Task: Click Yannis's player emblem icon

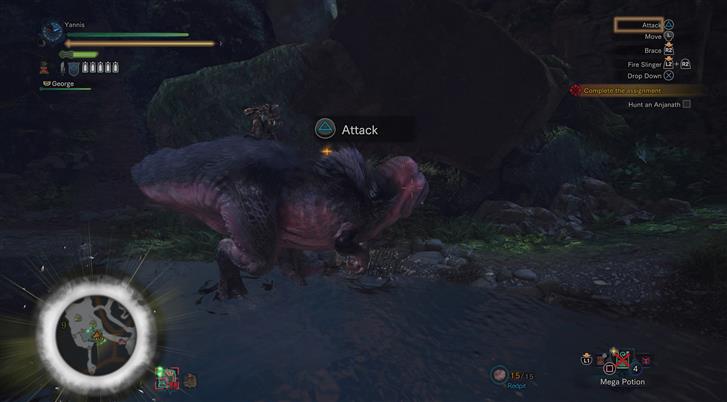Action: click(x=52, y=33)
